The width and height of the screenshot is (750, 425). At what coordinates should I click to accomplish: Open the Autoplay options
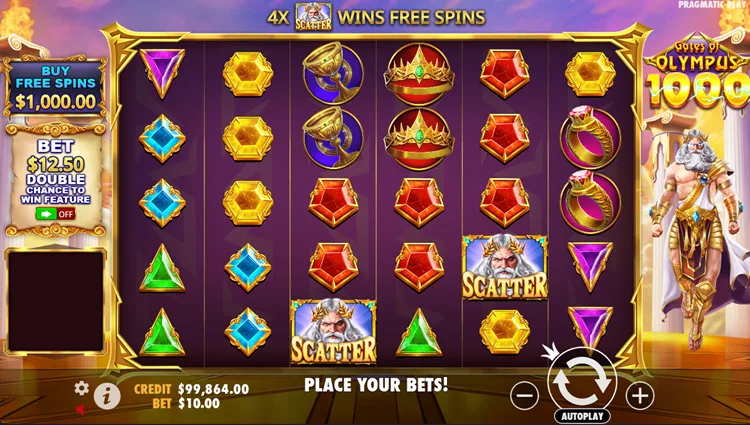click(x=582, y=413)
